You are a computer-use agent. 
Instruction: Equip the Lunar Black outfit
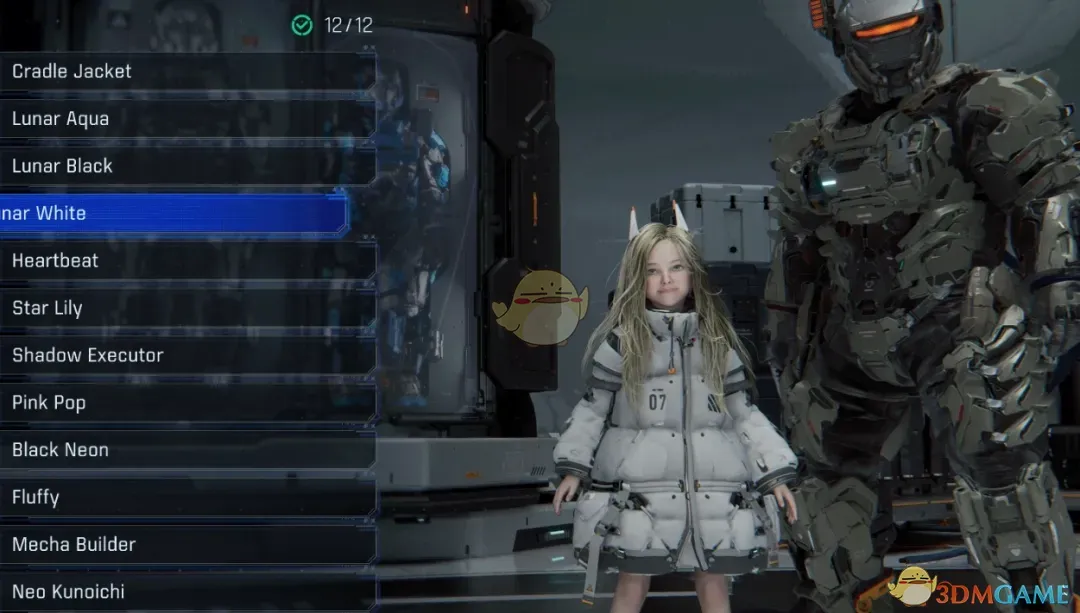pos(185,166)
